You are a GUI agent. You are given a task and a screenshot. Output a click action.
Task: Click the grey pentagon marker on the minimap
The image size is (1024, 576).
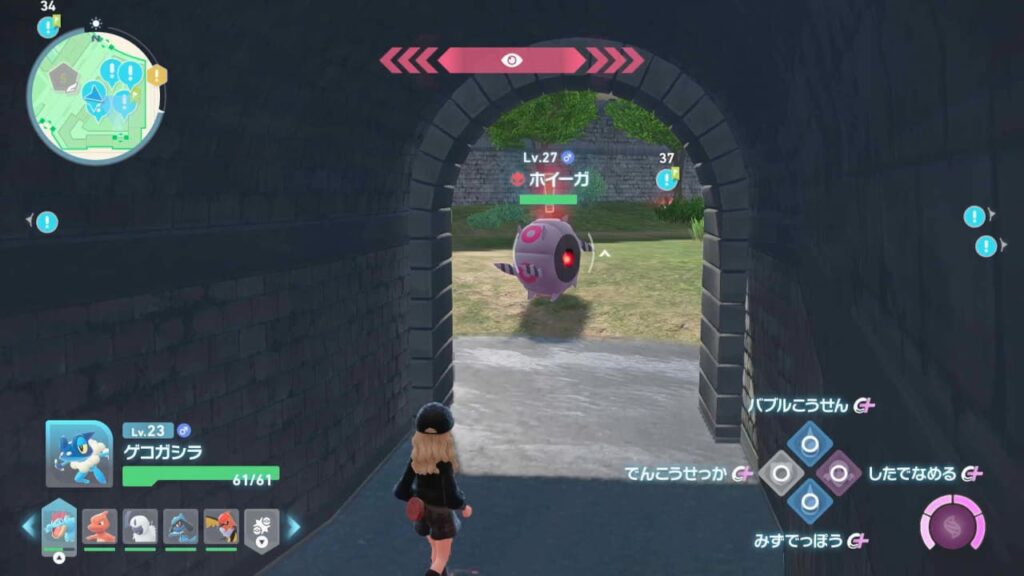click(65, 75)
